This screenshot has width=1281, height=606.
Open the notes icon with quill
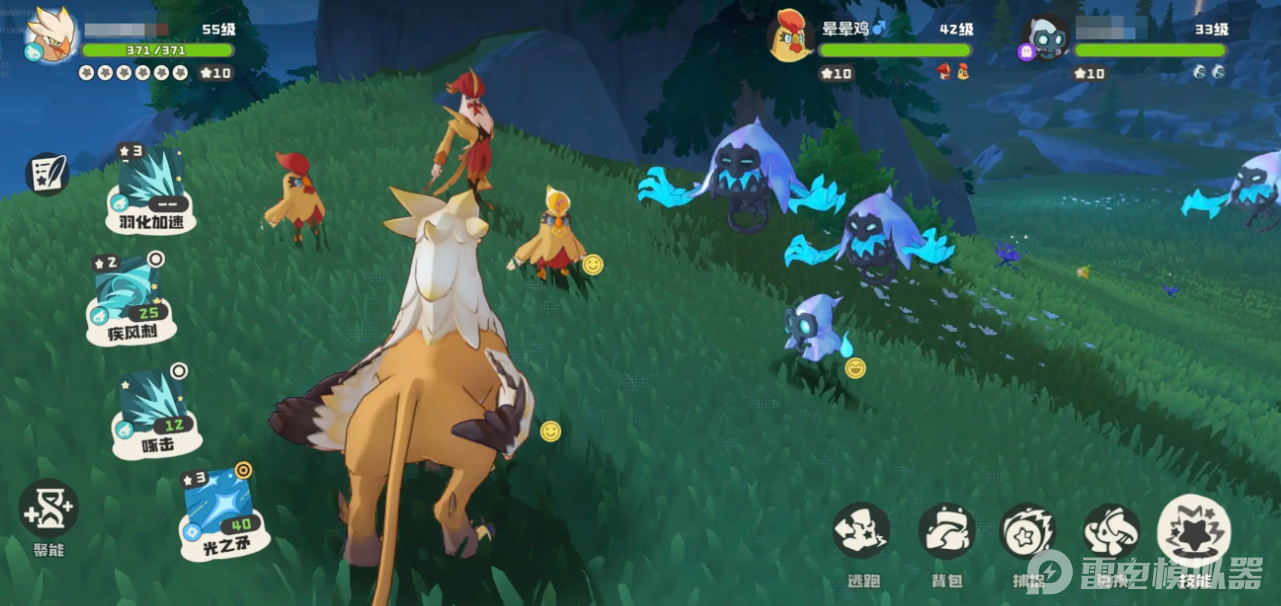(46, 174)
